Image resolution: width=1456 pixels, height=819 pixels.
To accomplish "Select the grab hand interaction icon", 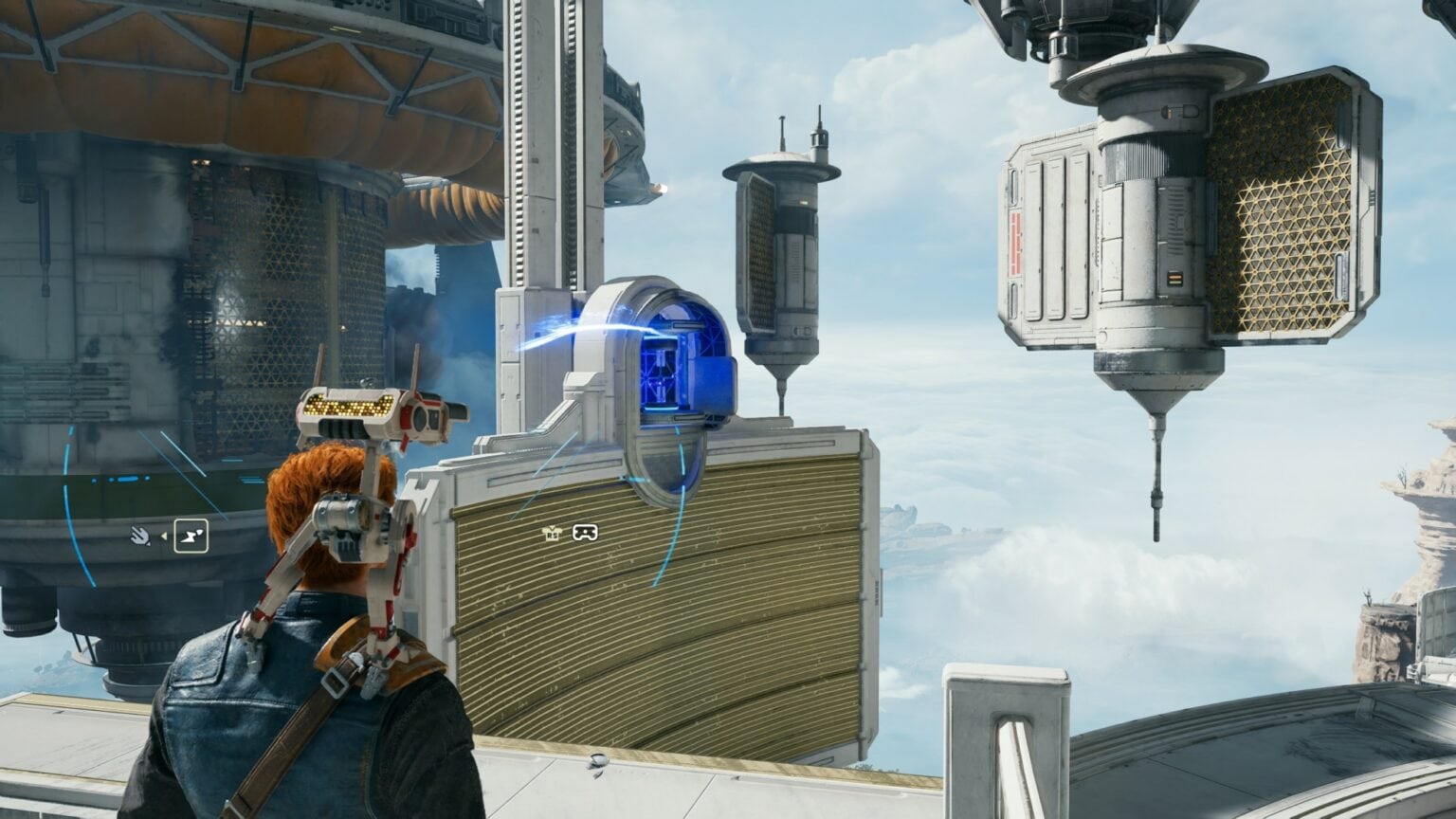I will 141,536.
